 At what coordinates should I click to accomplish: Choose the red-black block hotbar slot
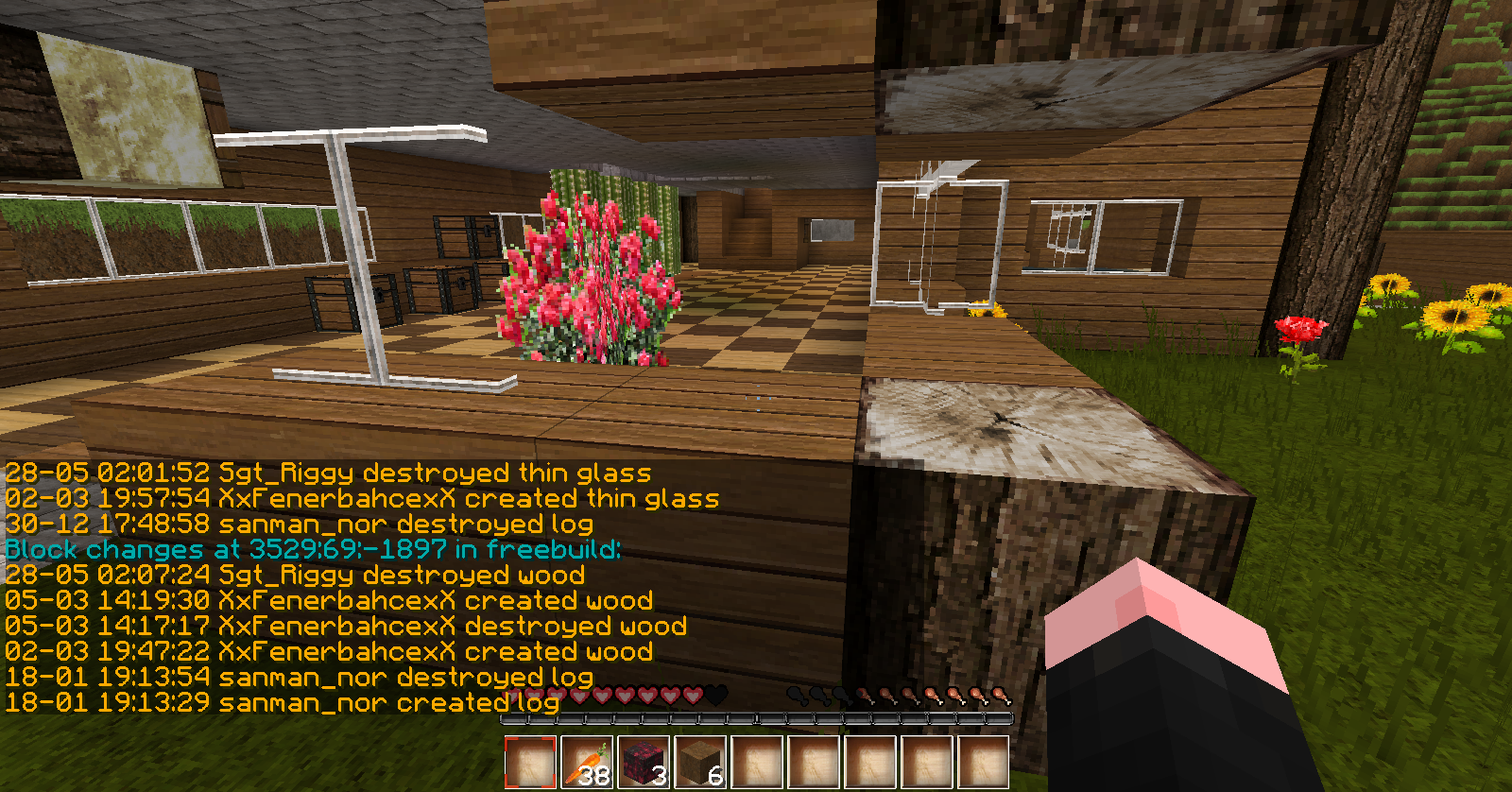[644, 762]
